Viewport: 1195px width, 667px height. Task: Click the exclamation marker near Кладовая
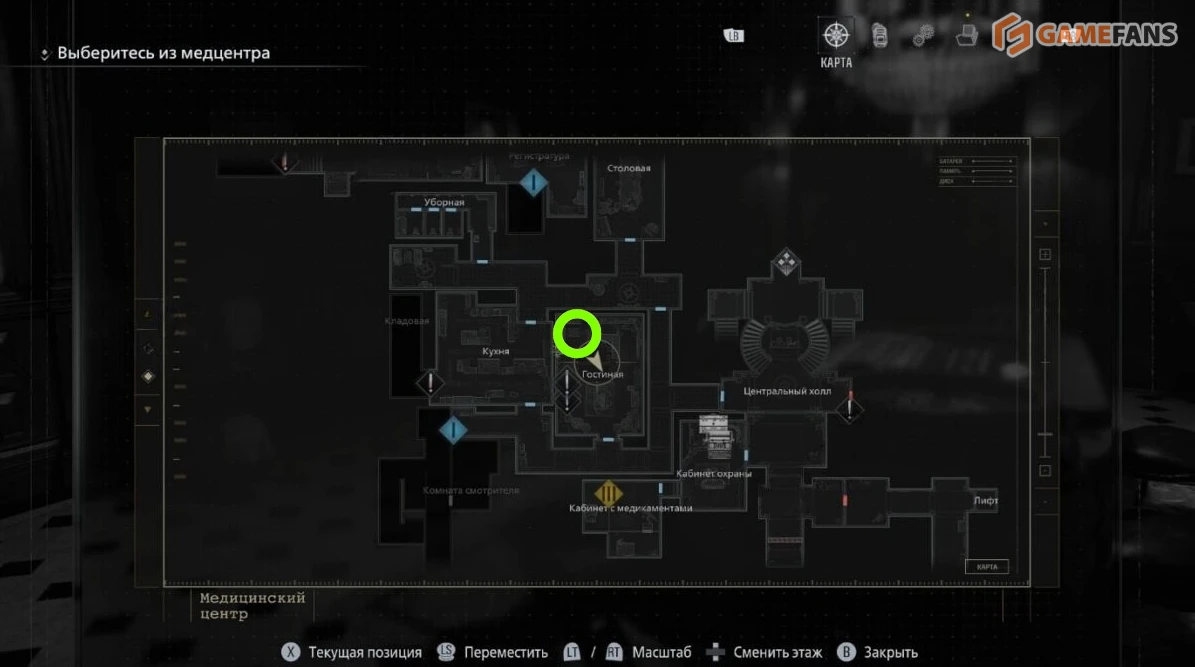[430, 382]
